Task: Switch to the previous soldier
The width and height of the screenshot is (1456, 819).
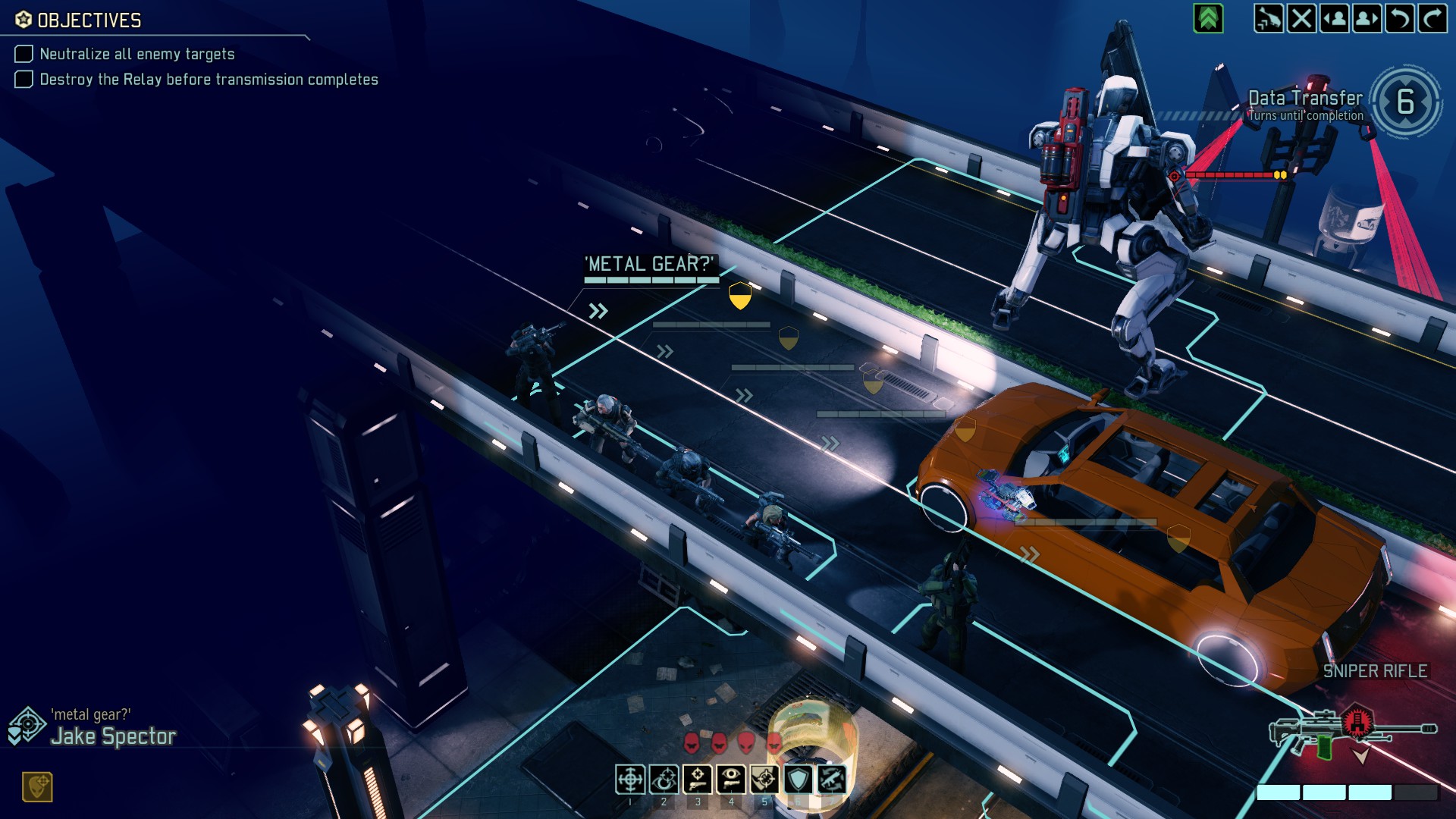Action: pos(1335,18)
